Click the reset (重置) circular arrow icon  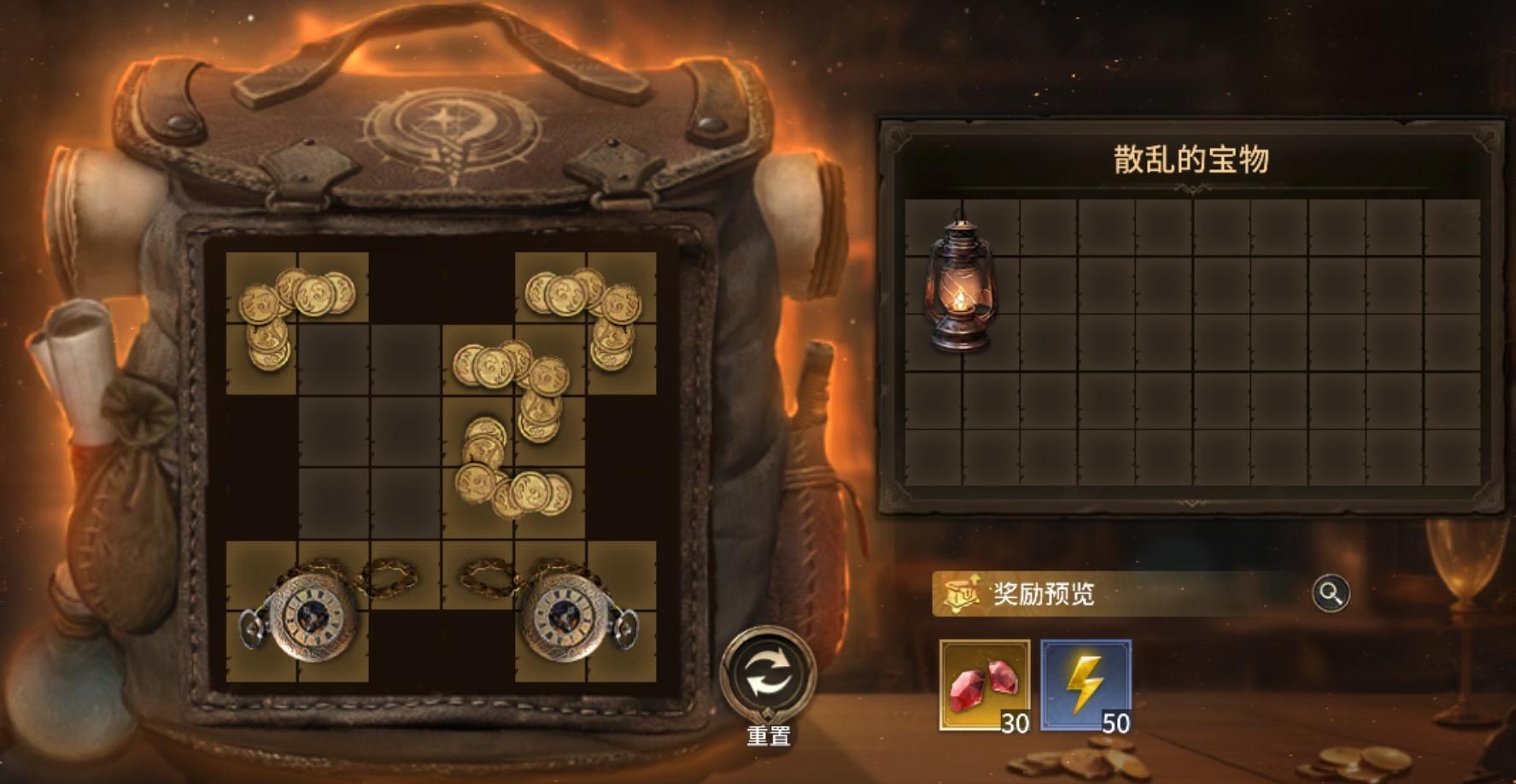[x=766, y=670]
